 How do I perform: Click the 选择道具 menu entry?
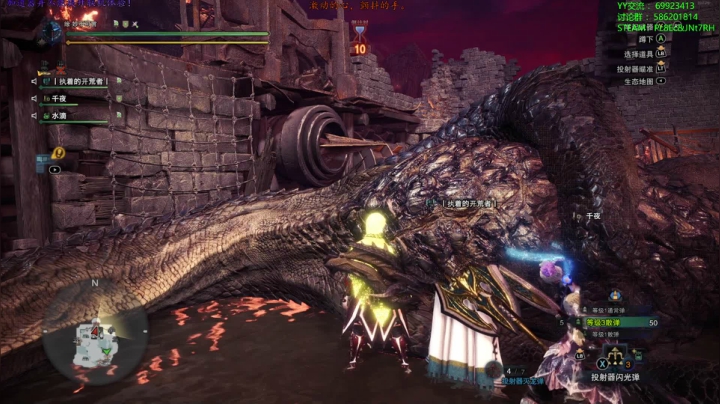(638, 54)
